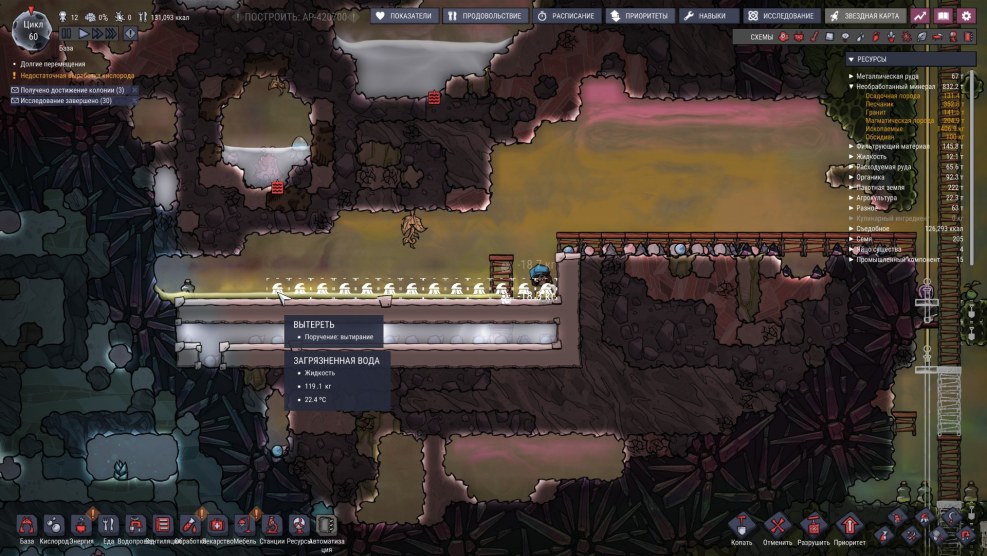Open the database book icon
This screenshot has width=987, height=556.
click(x=942, y=16)
